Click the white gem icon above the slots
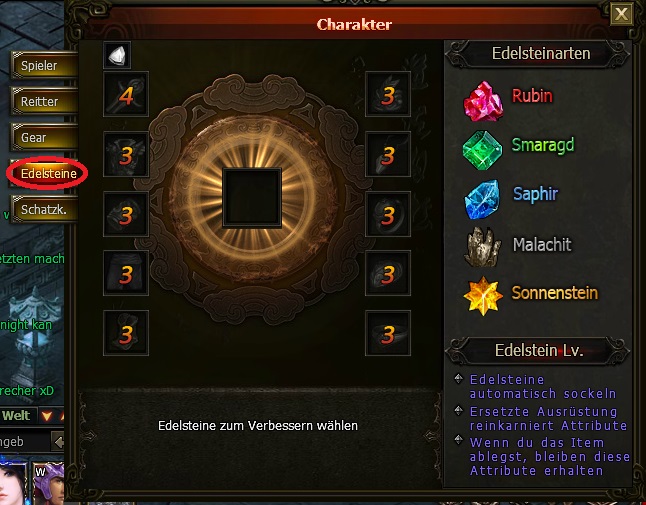The width and height of the screenshot is (646, 505). tap(118, 56)
